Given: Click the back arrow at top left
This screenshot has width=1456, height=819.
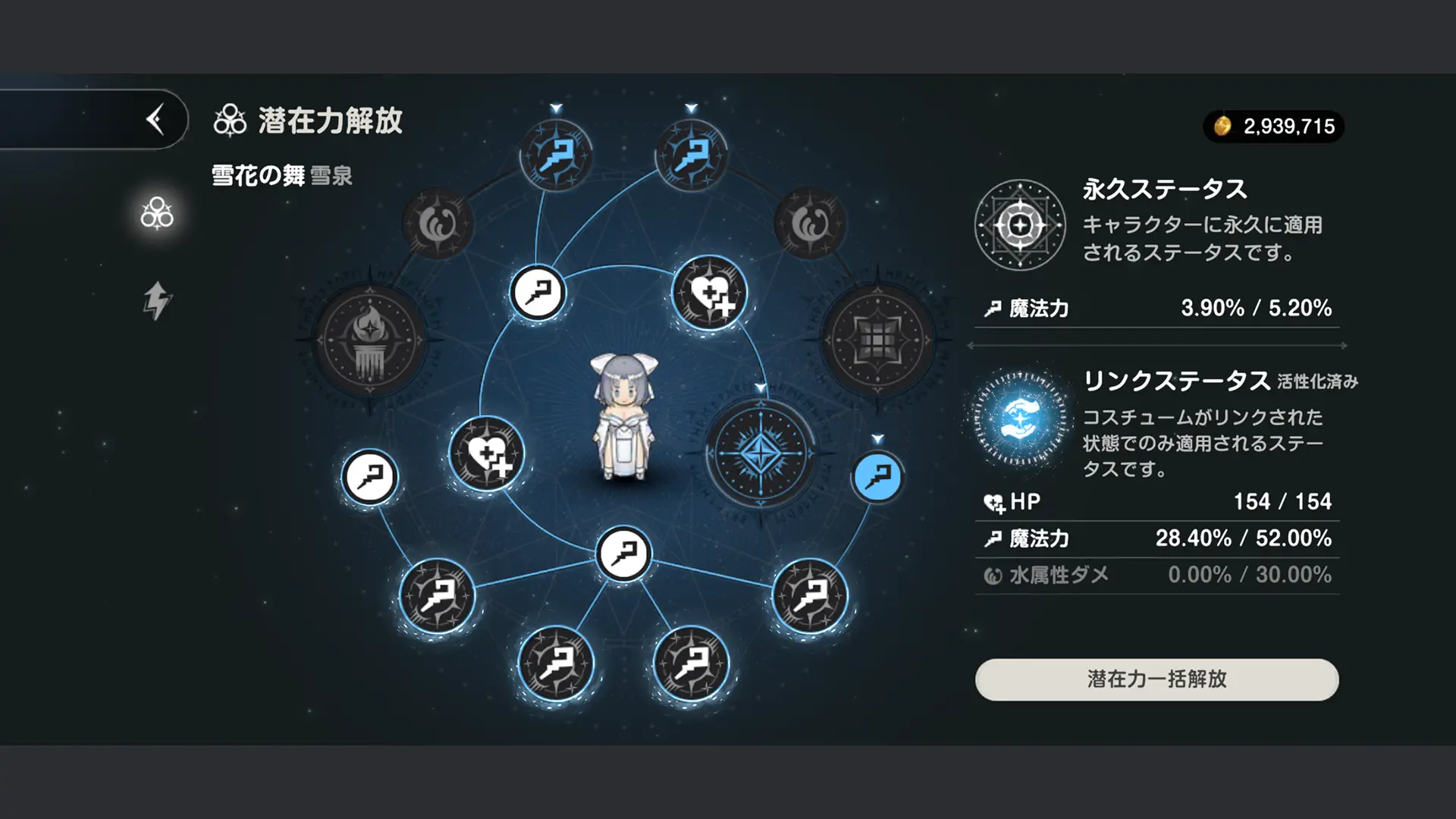Looking at the screenshot, I should (x=155, y=119).
